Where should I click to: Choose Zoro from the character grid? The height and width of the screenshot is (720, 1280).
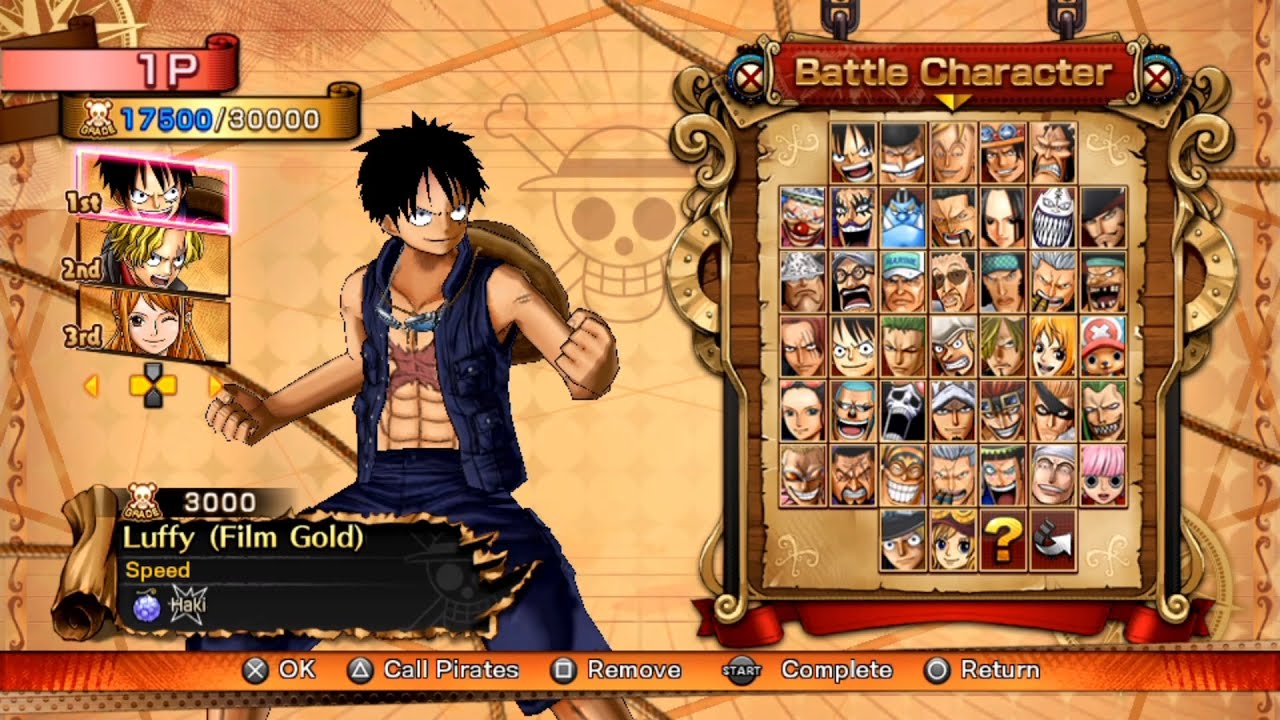(903, 344)
